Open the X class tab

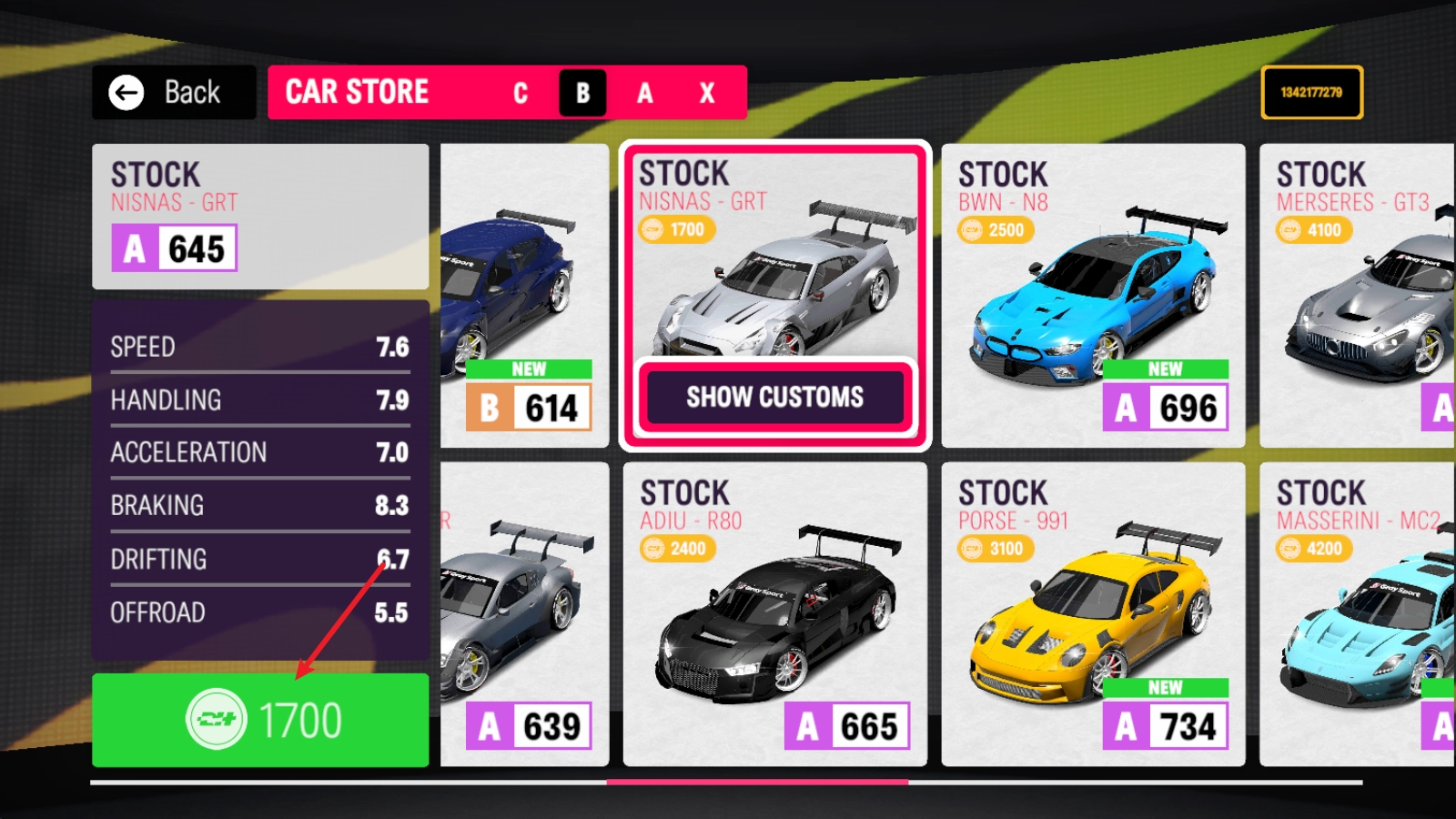pyautogui.click(x=707, y=93)
